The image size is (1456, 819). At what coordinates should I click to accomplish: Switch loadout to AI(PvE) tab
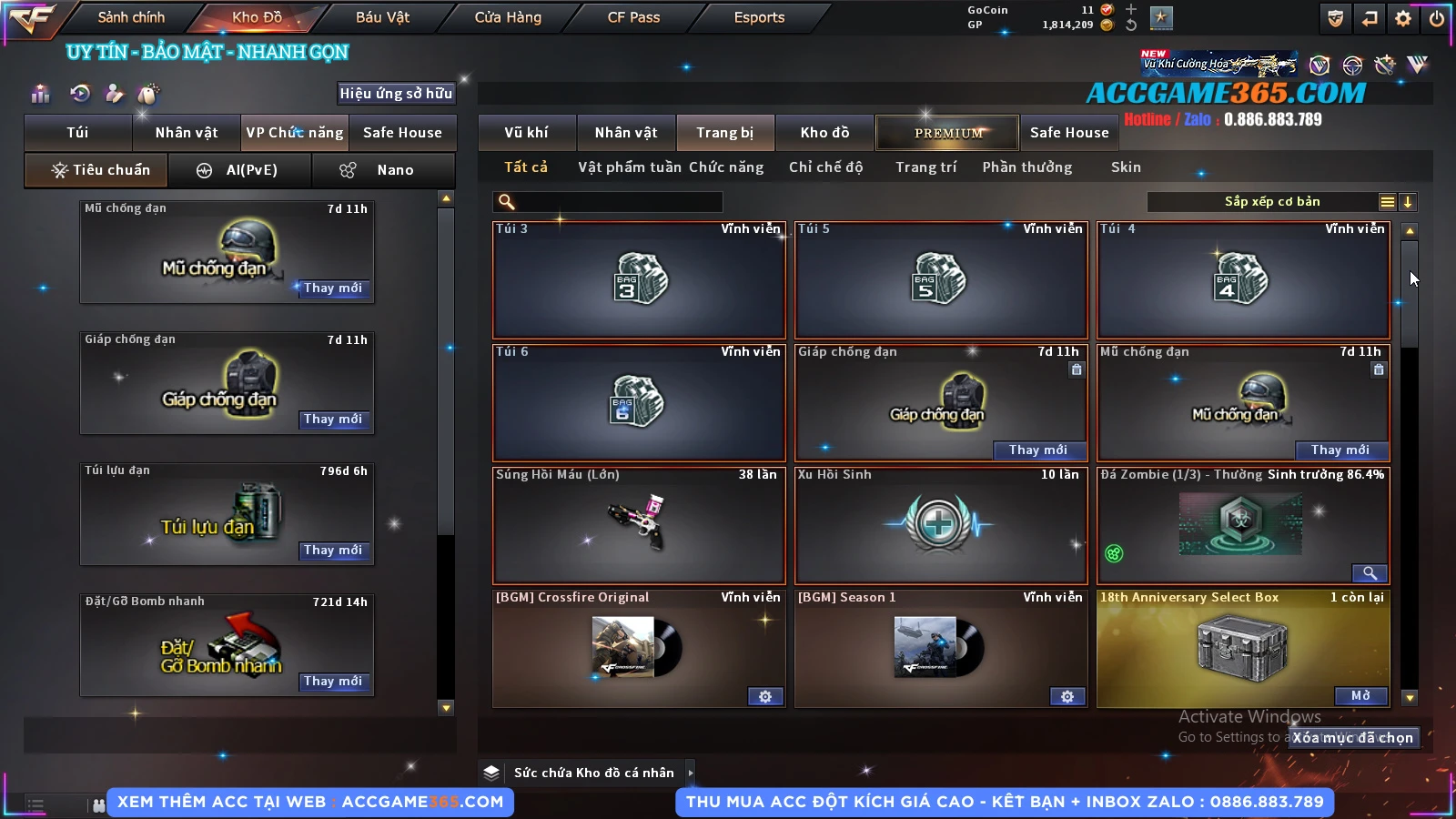pos(240,170)
